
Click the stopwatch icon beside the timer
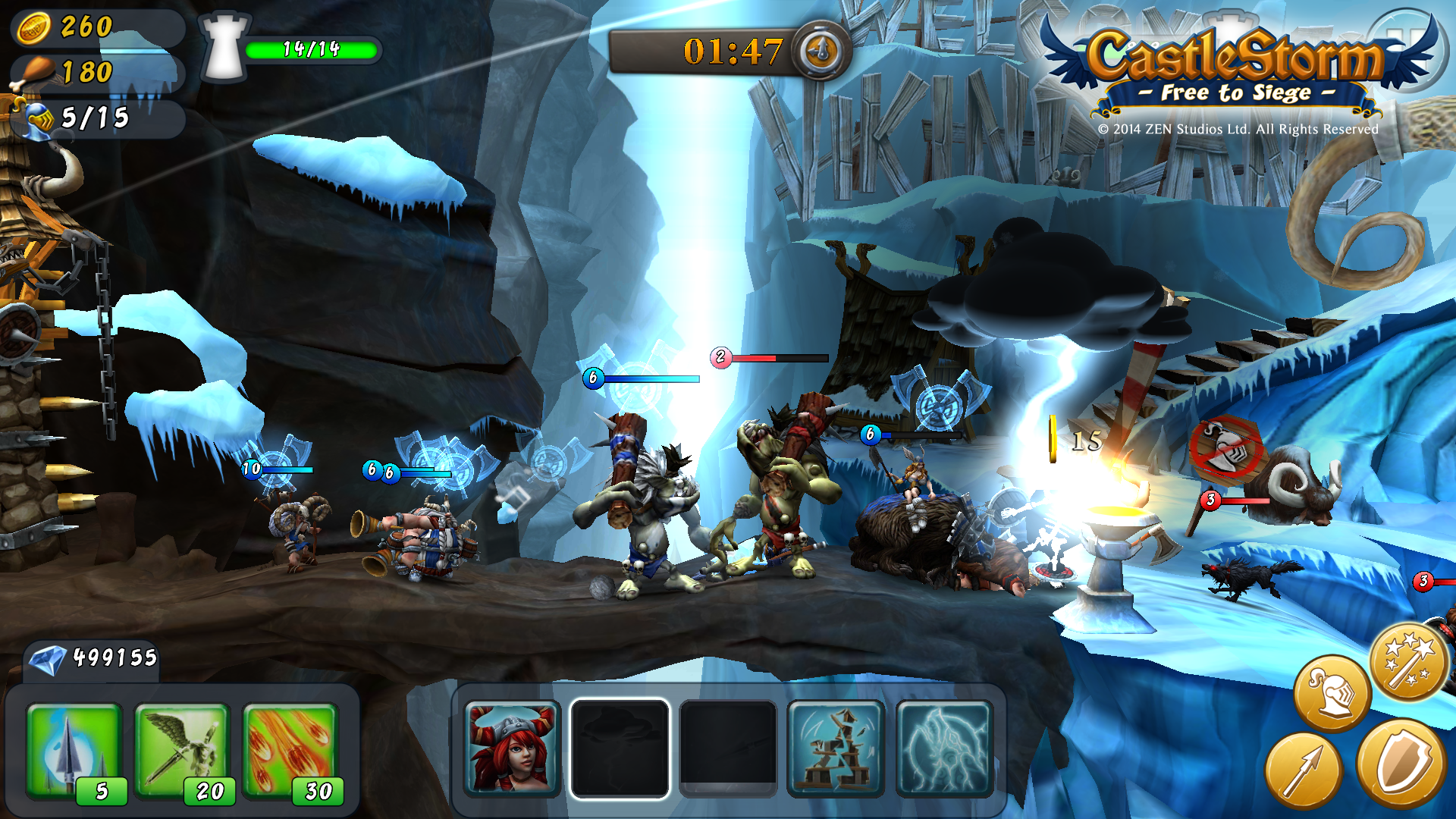coord(821,51)
